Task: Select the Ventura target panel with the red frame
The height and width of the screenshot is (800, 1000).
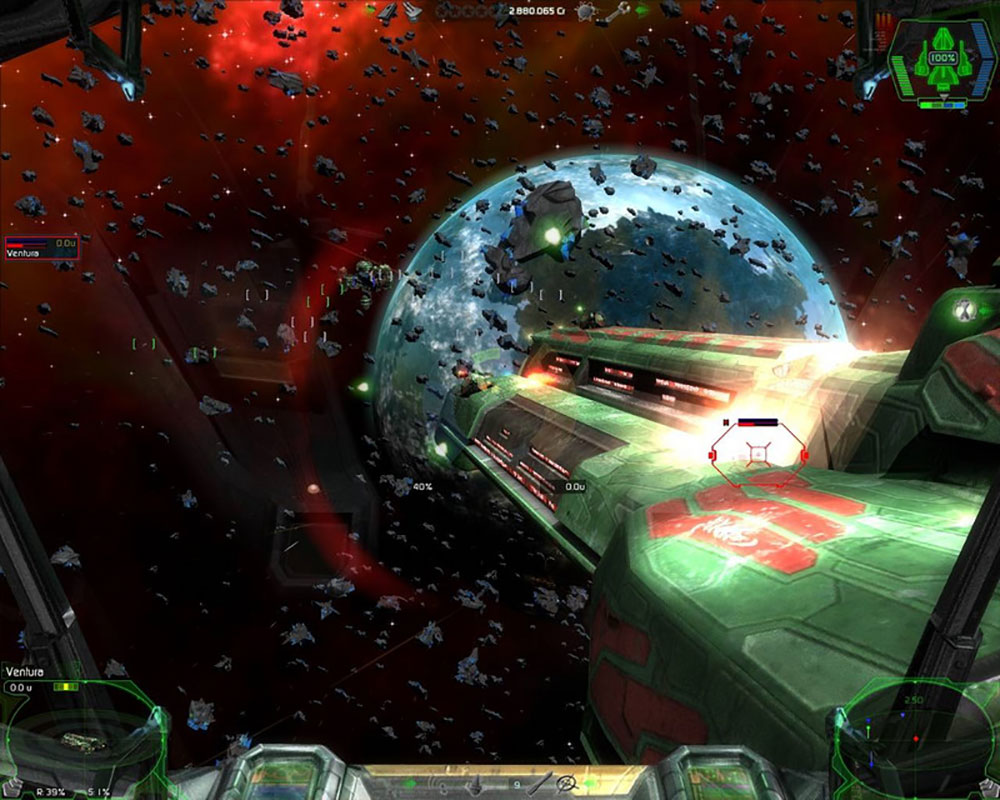Action: point(42,248)
